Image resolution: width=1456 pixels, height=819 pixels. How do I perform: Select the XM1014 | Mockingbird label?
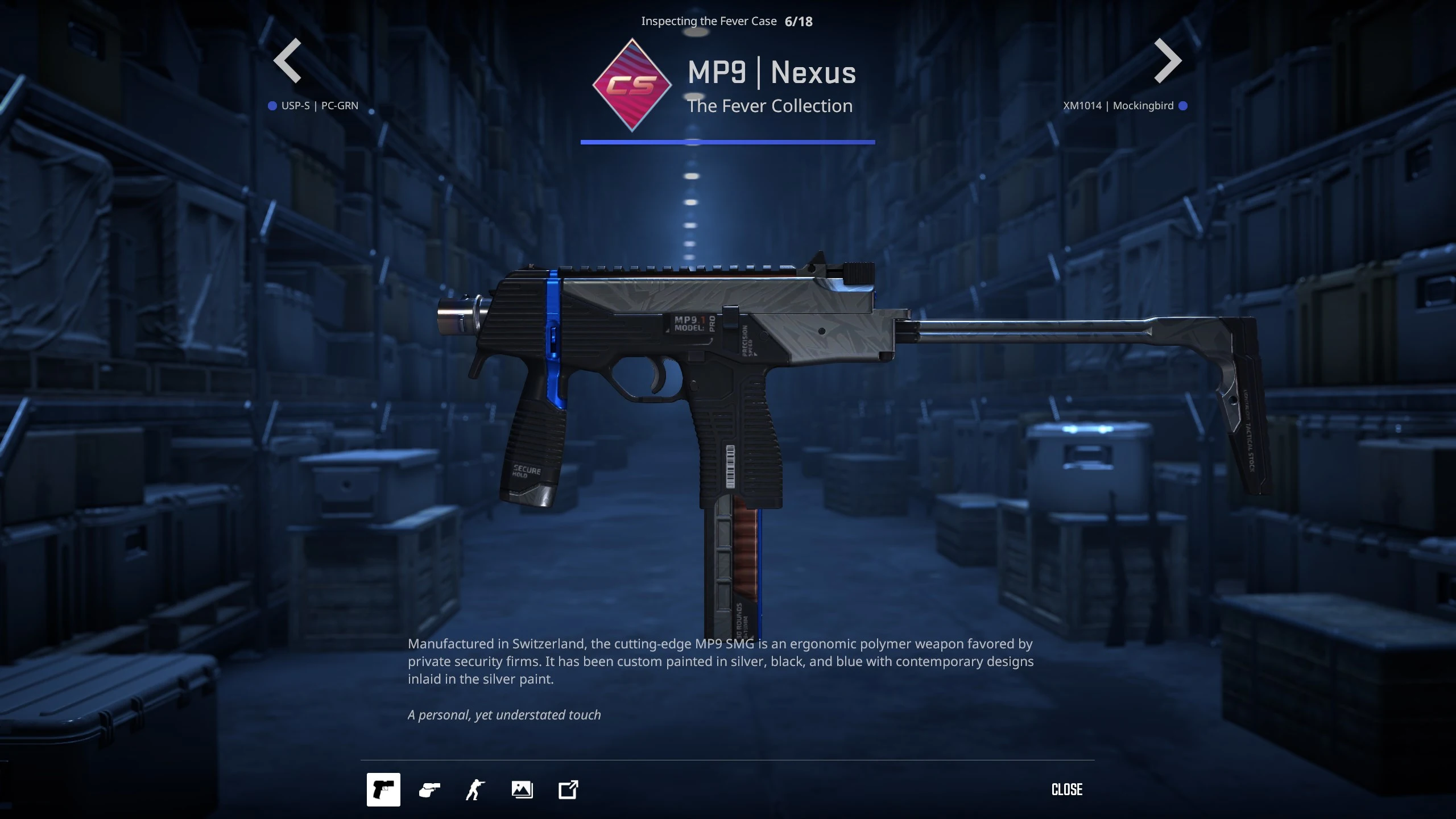point(1118,106)
